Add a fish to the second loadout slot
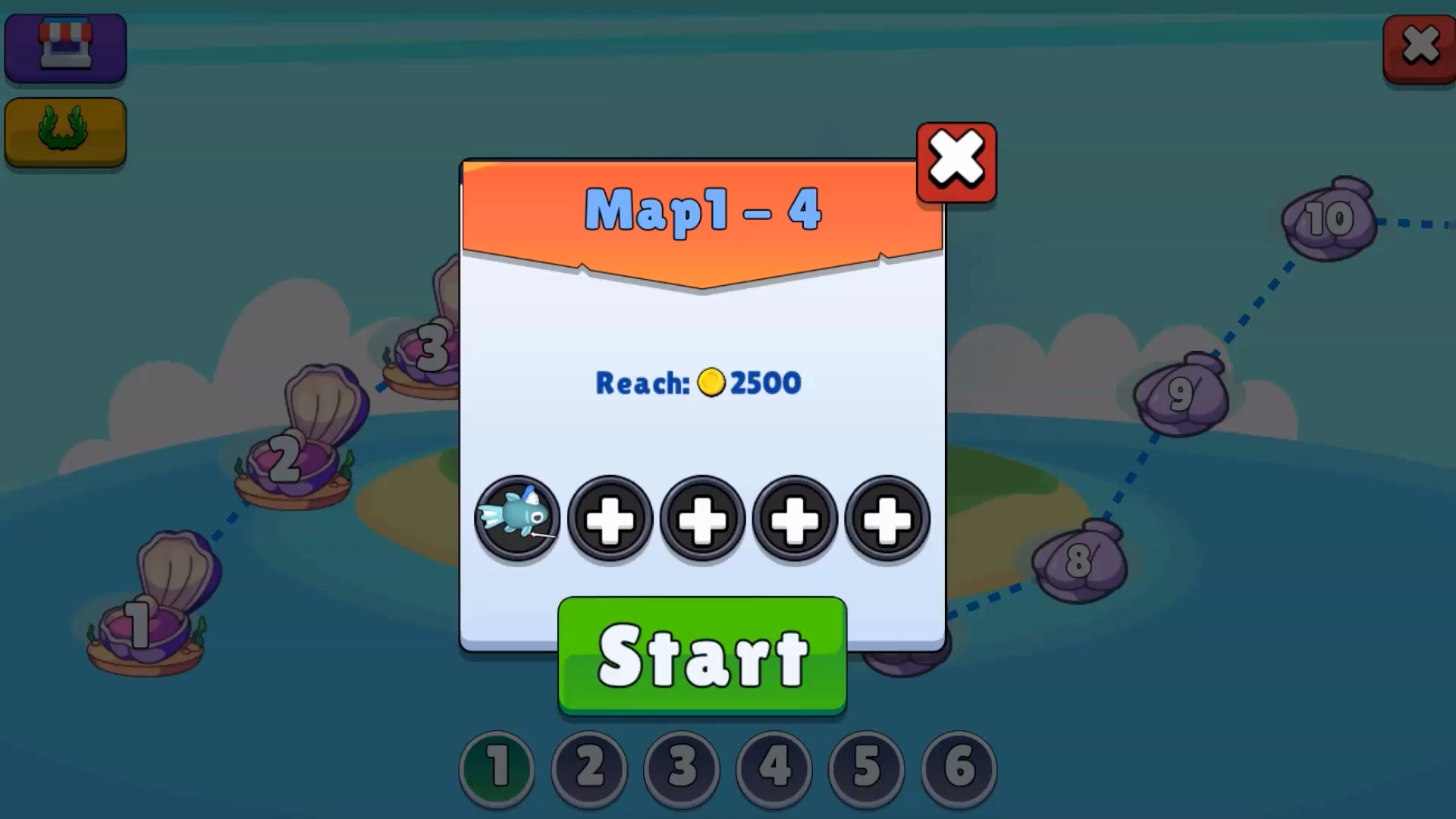Viewport: 1456px width, 819px height. (x=610, y=519)
